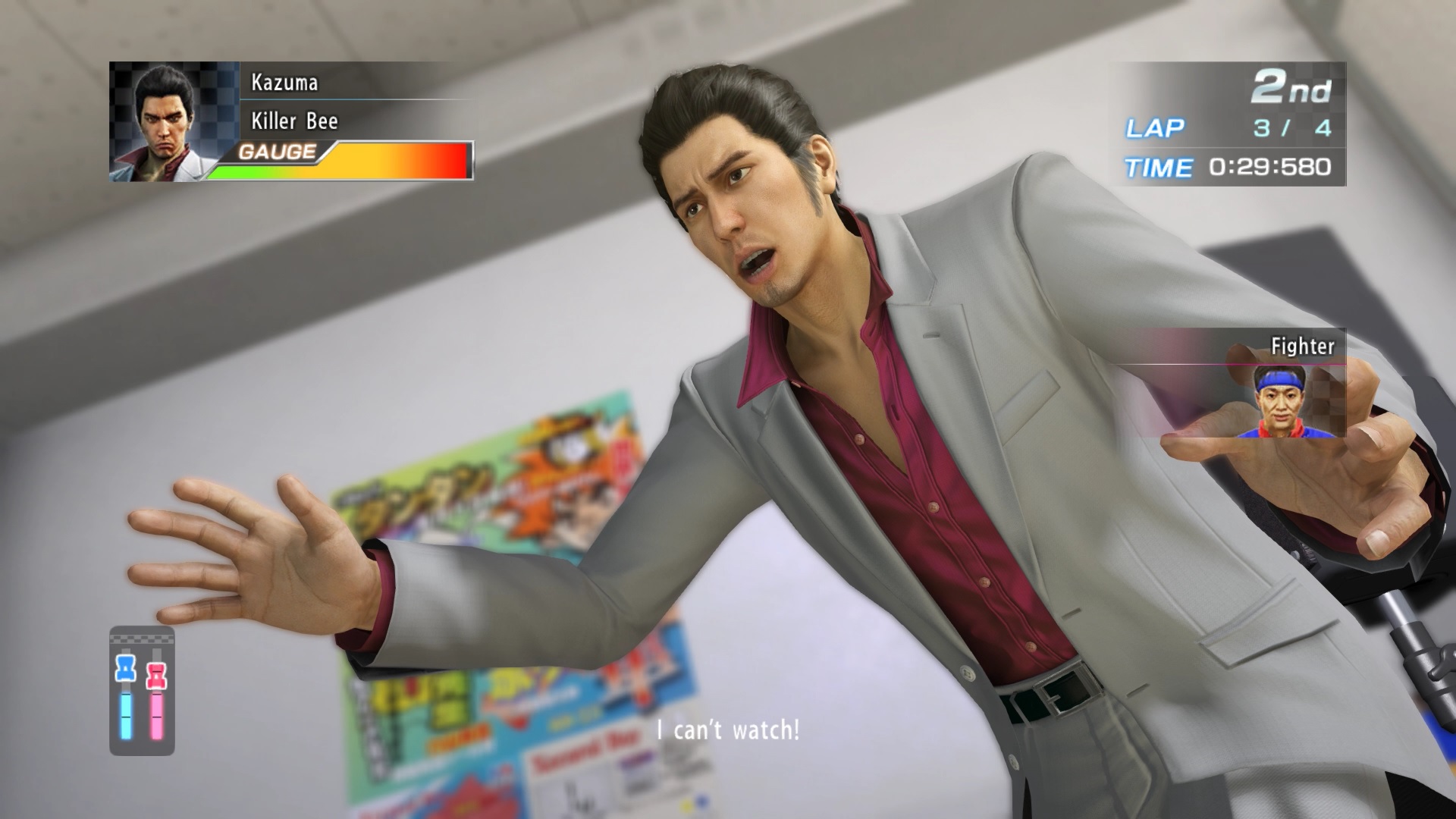This screenshot has height=819, width=1456.
Task: Click the LAP counter icon area
Action: coord(1156,129)
